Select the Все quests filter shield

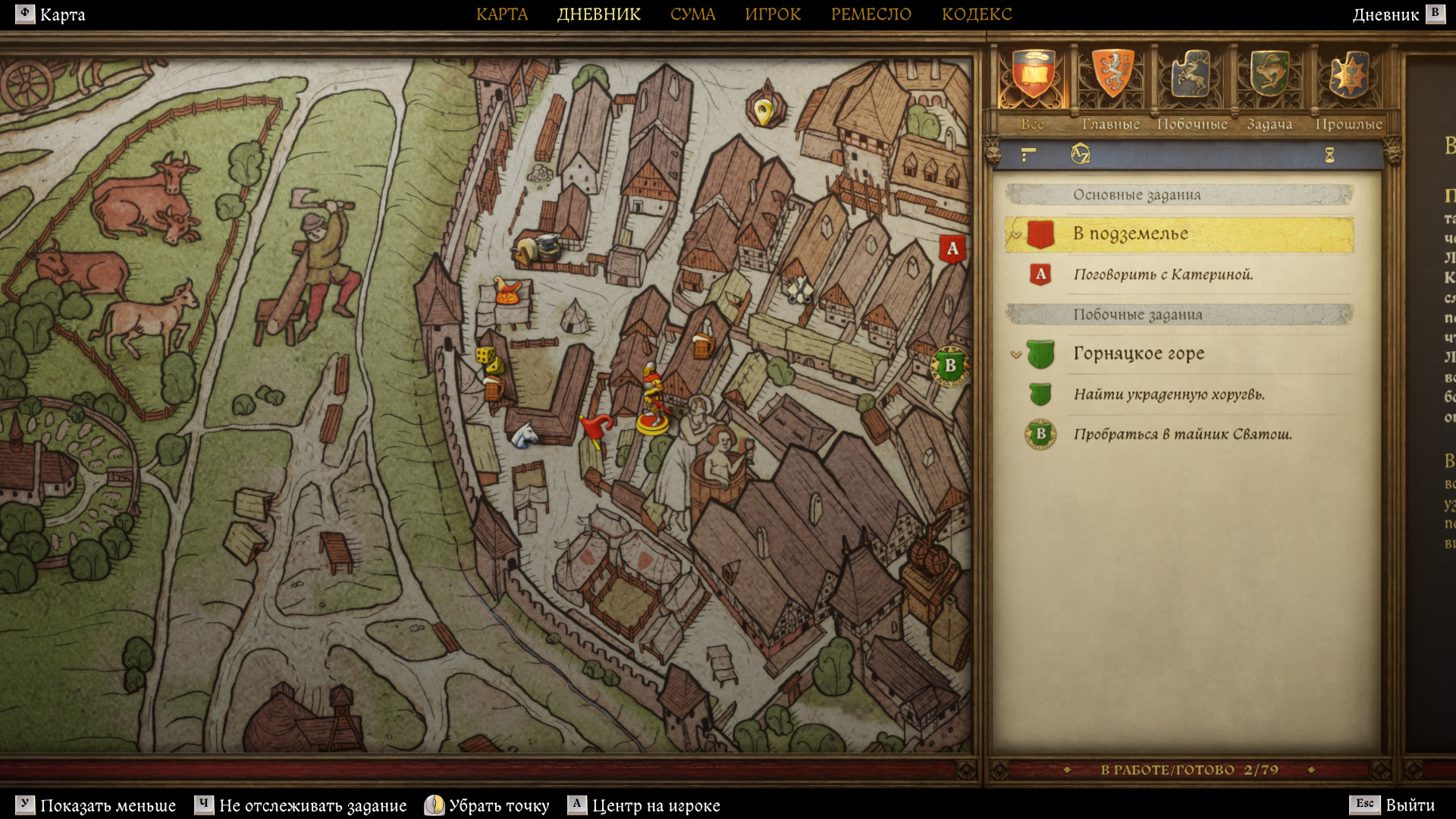pos(1032,76)
